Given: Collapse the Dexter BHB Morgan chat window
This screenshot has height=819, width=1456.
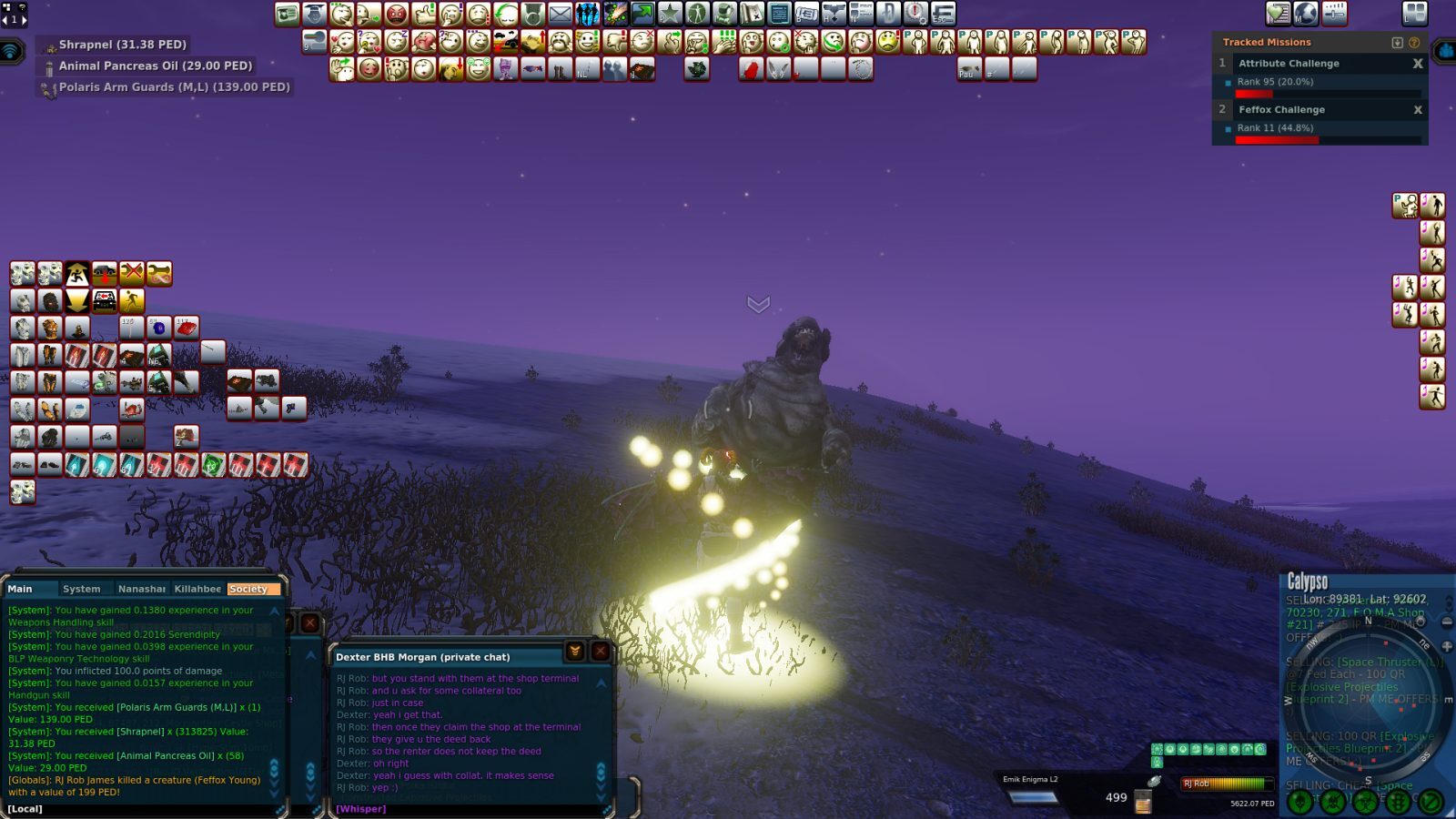Looking at the screenshot, I should [x=575, y=651].
